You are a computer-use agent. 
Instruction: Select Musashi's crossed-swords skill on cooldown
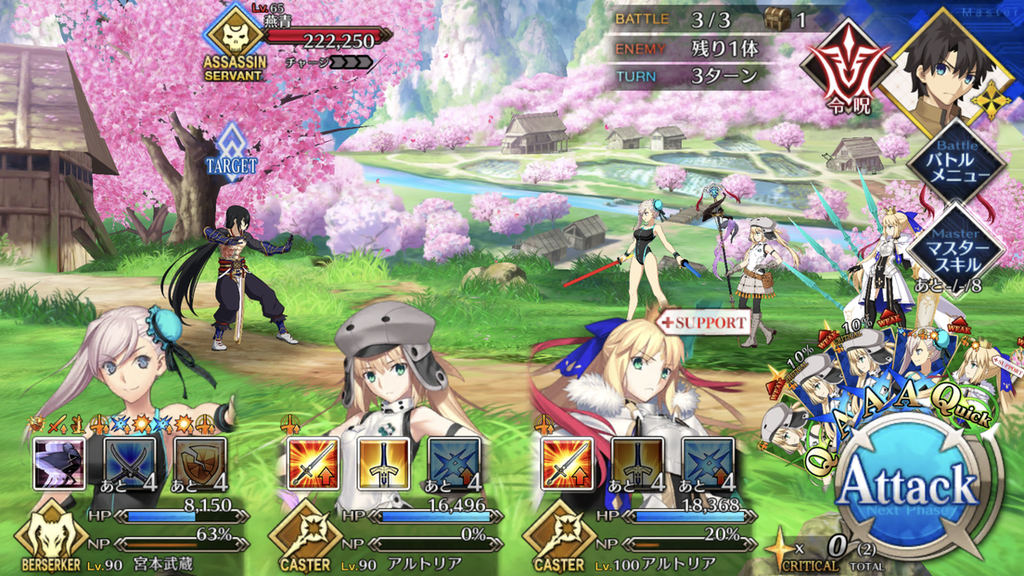(x=130, y=464)
